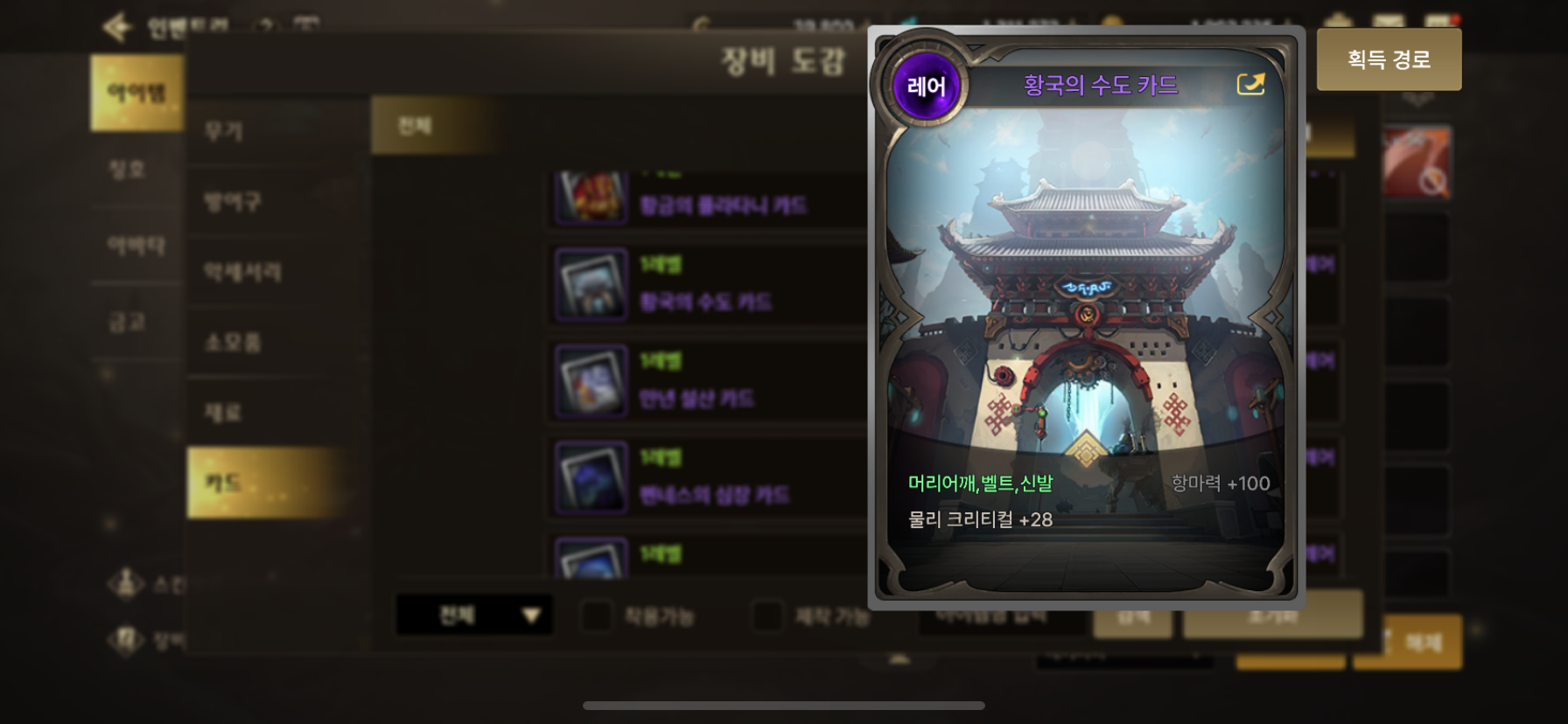The width and height of the screenshot is (1568, 724).
Task: Switch to the 아이템 side tab
Action: [136, 93]
